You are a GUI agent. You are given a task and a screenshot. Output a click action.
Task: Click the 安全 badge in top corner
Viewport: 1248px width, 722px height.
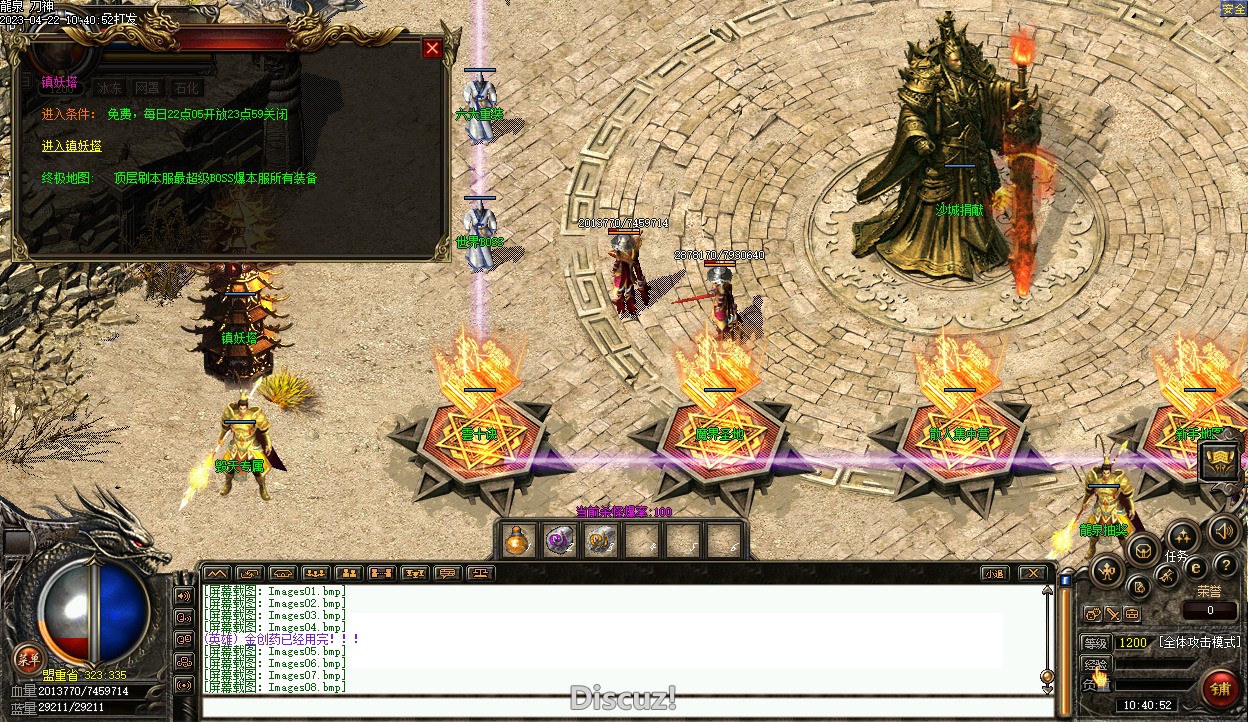tap(1234, 9)
